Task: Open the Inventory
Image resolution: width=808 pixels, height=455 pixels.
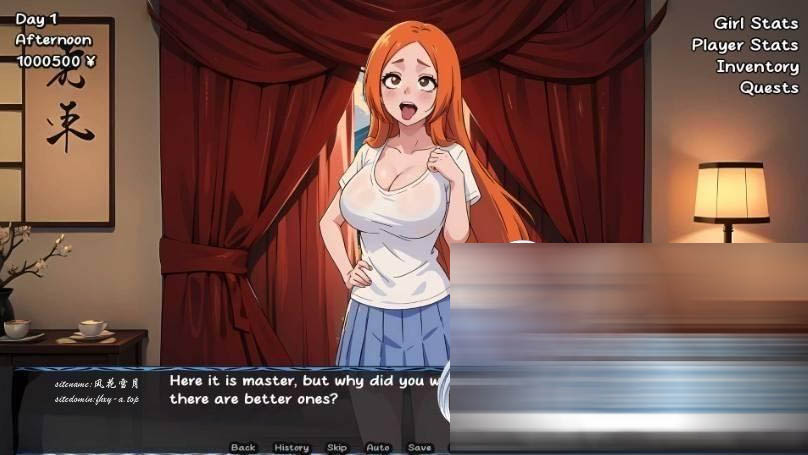Action: click(756, 67)
